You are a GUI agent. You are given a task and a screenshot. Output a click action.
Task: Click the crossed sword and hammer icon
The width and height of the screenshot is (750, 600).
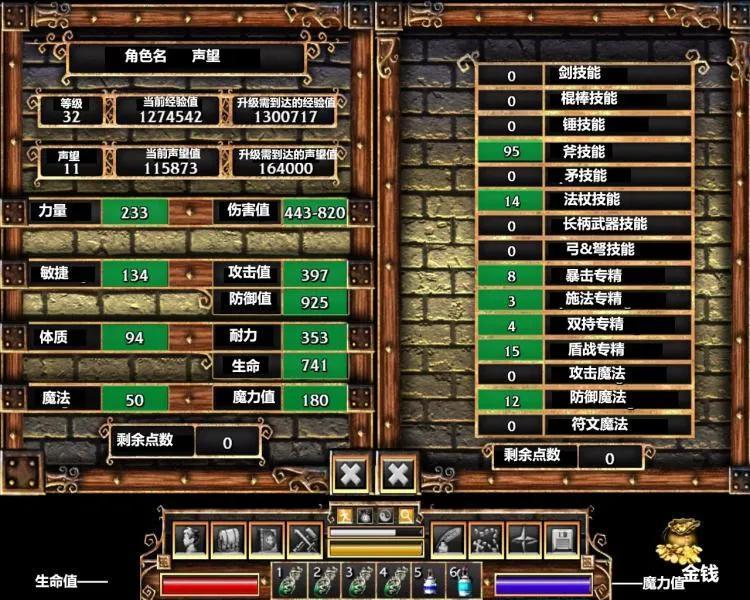[304, 541]
